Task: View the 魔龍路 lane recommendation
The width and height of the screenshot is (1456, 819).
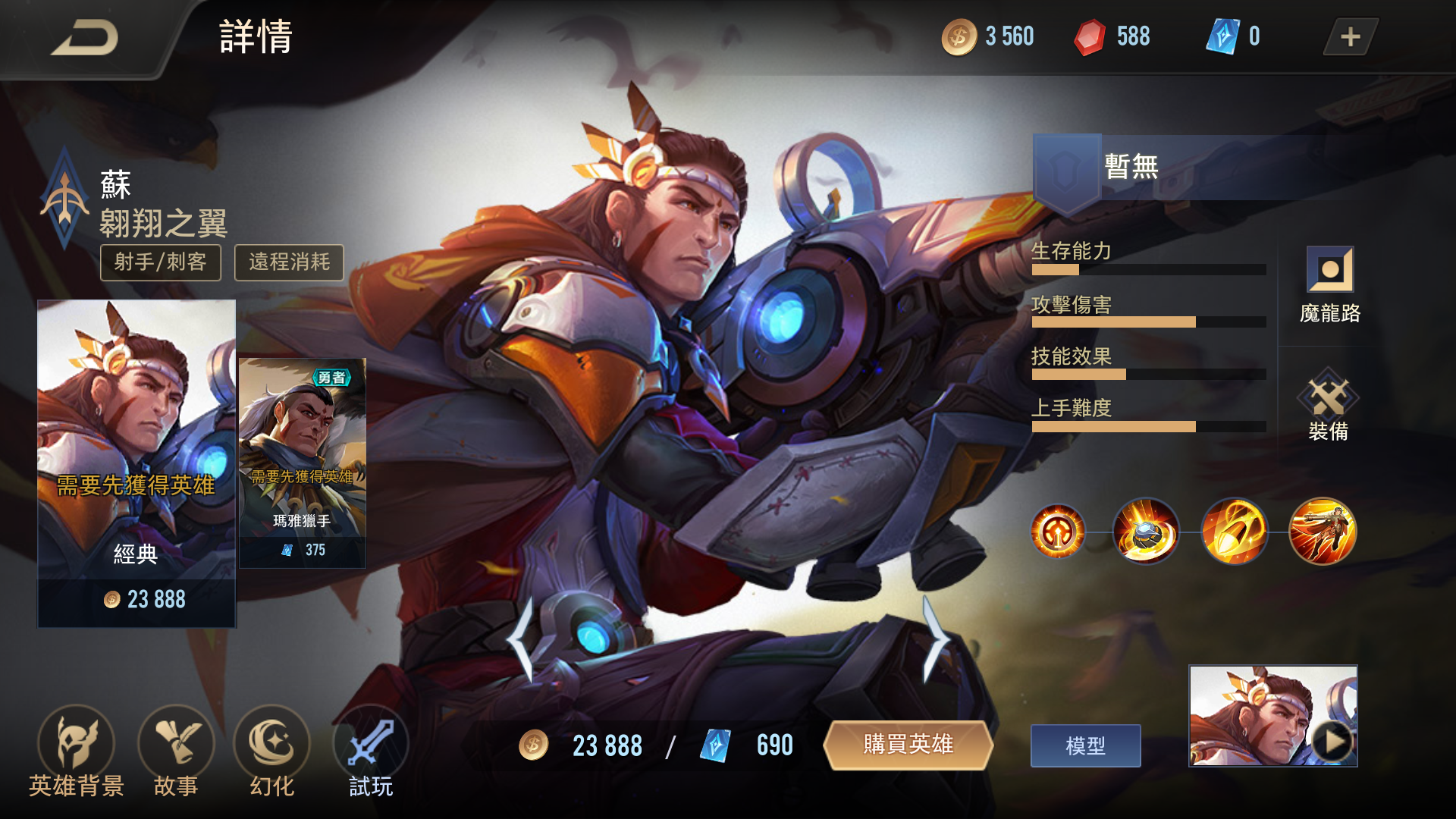Action: click(1329, 284)
